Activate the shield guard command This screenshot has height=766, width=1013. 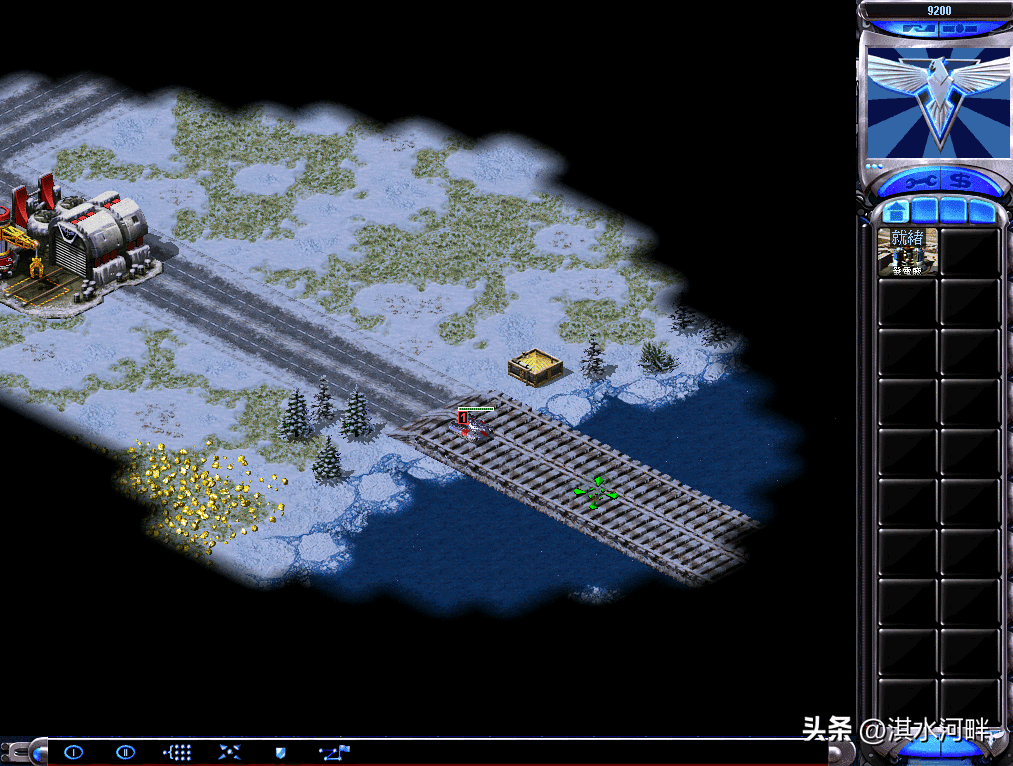[281, 752]
